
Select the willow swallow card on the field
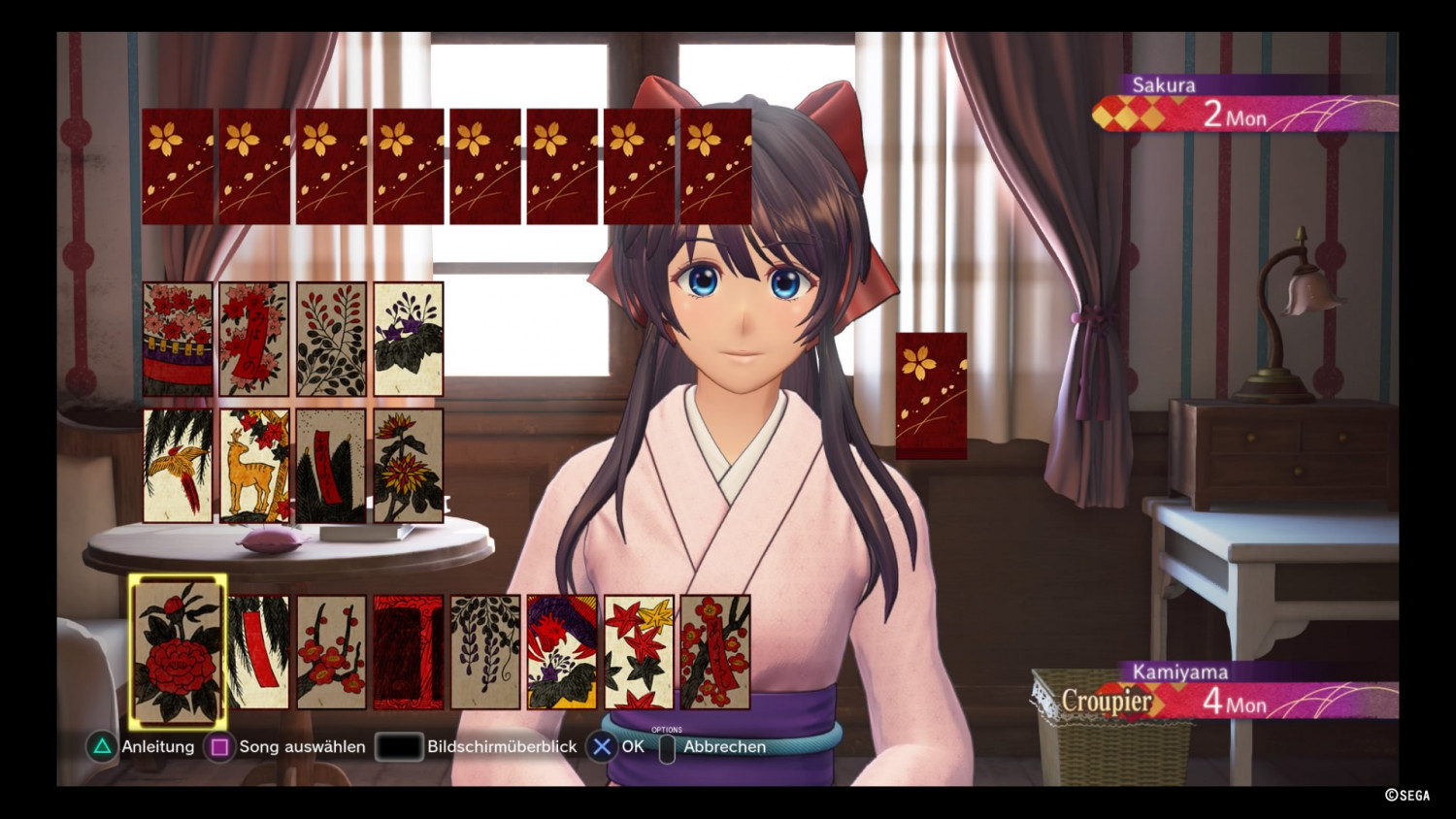click(178, 466)
